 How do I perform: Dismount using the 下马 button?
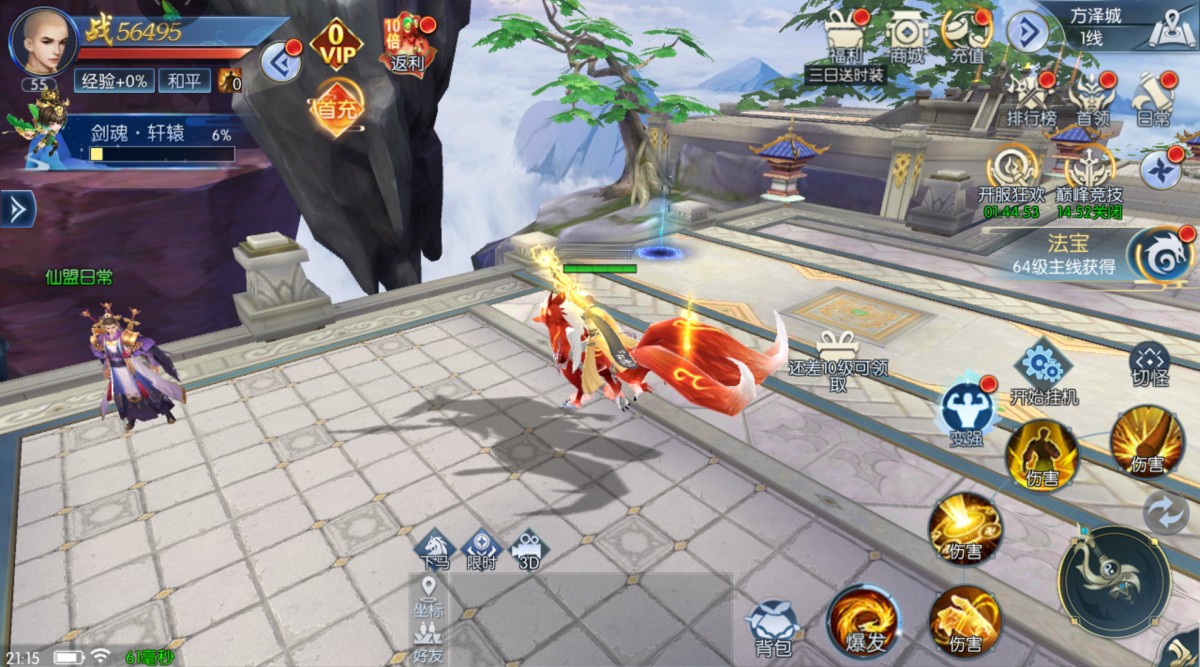tap(435, 548)
